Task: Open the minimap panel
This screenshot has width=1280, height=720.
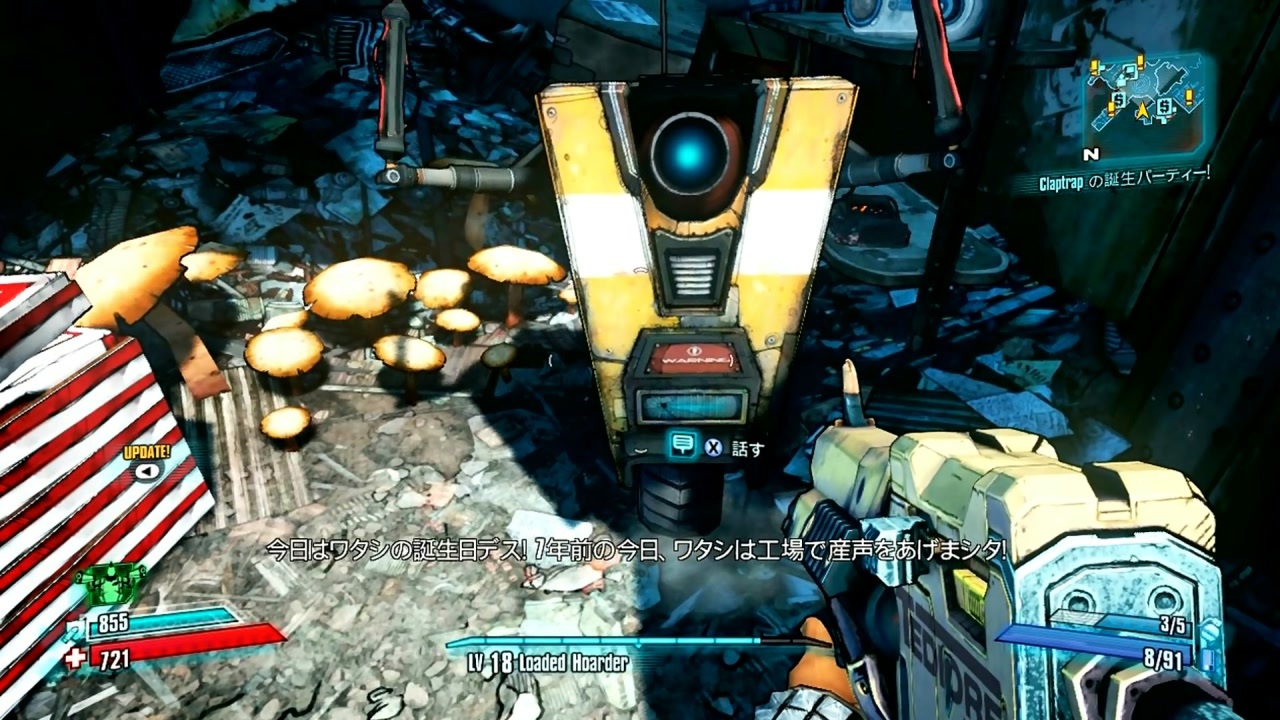Action: (1145, 105)
